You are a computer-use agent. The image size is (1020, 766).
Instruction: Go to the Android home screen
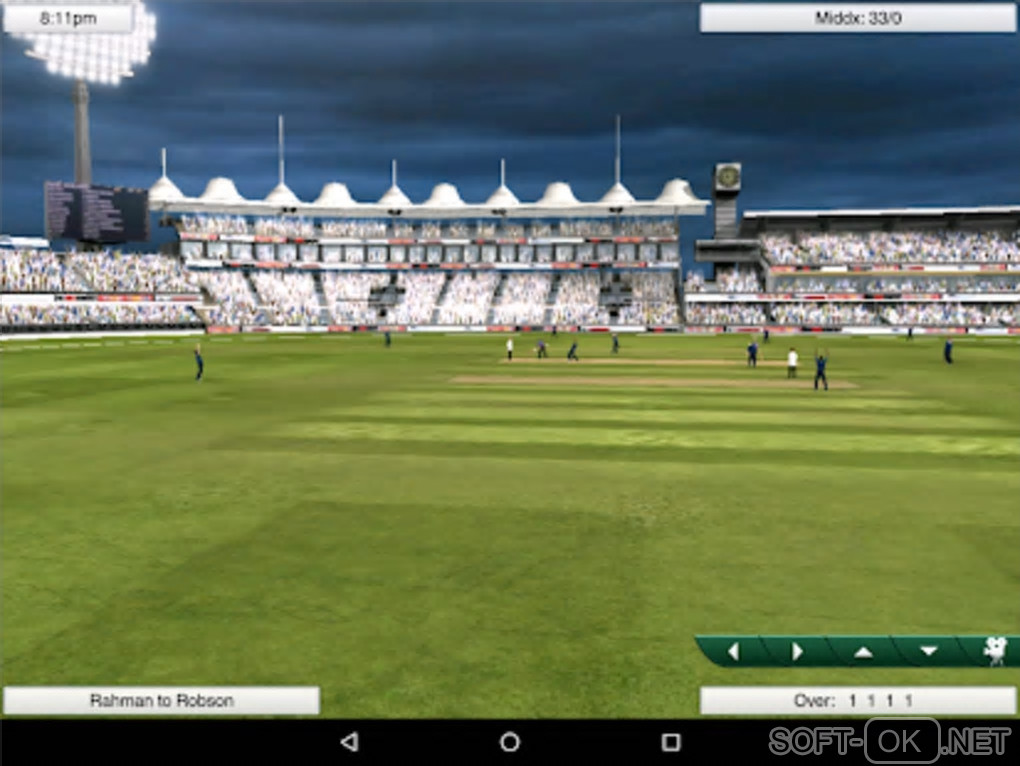point(510,742)
